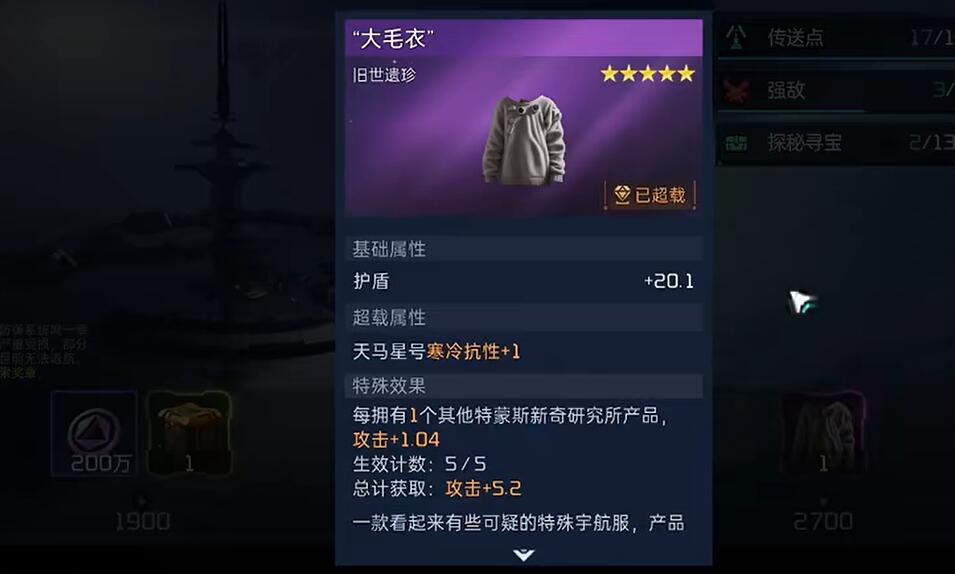Choose the brown backpack reward slot

[188, 433]
